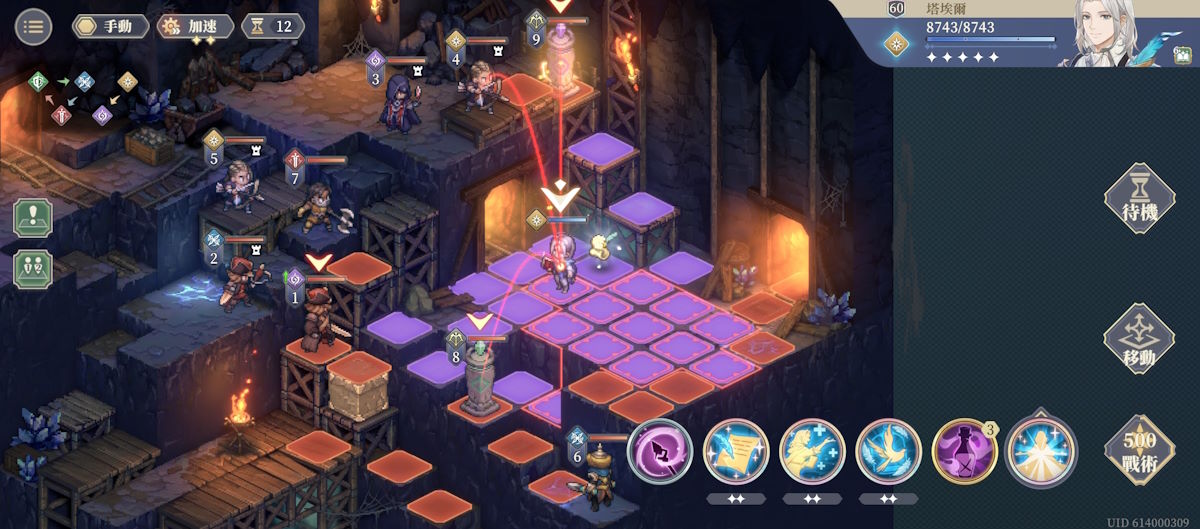Viewport: 1200px width, 529px height.
Task: Cast the healer figure with plus signs skill
Action: [812, 451]
